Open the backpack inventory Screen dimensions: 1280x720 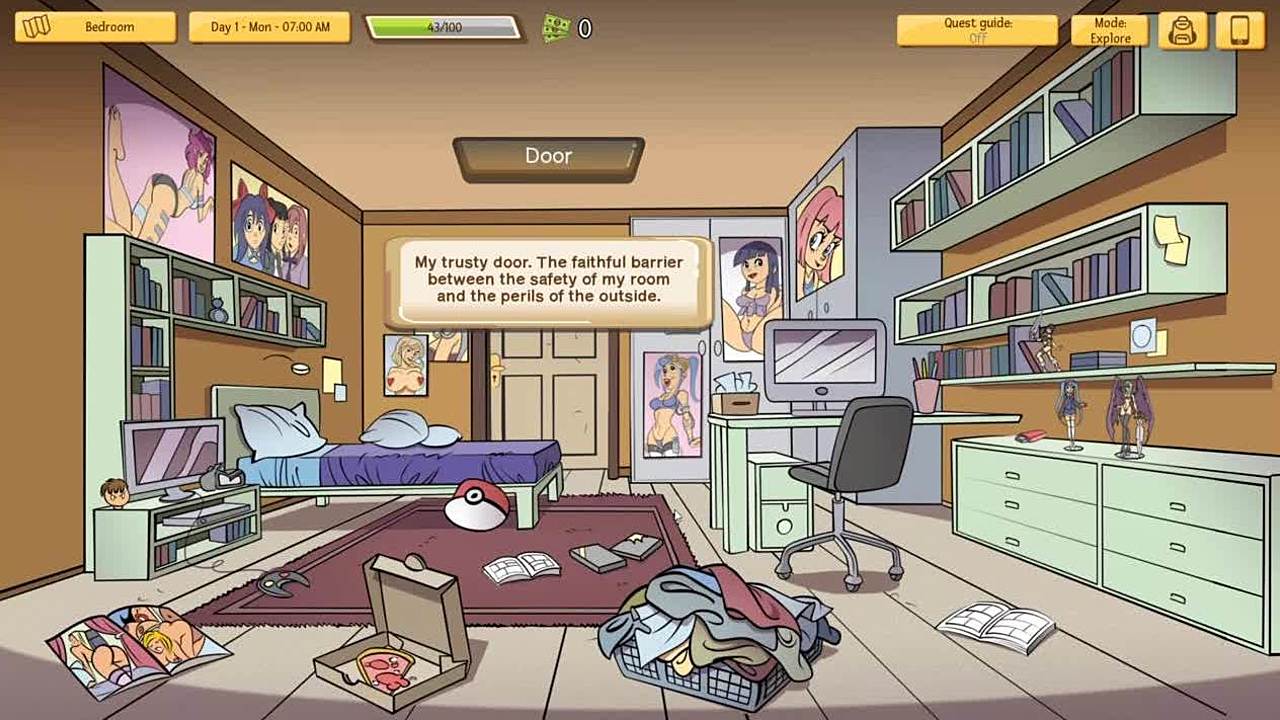pos(1182,30)
